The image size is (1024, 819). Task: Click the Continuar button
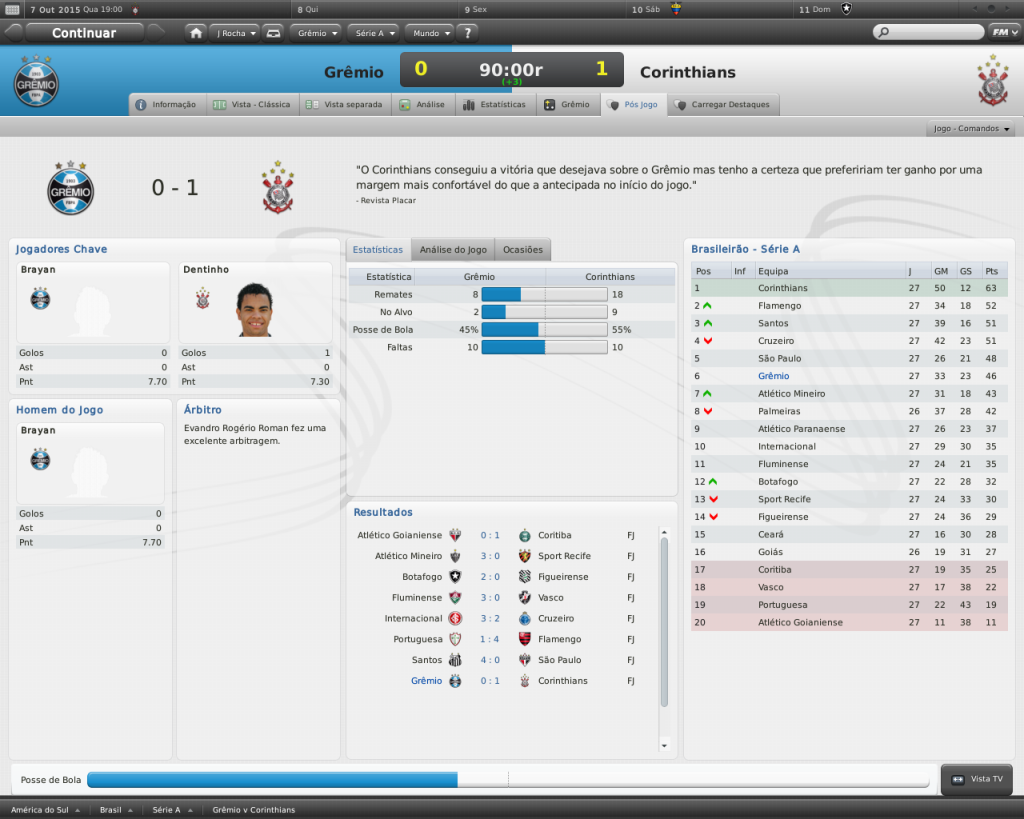tap(84, 33)
